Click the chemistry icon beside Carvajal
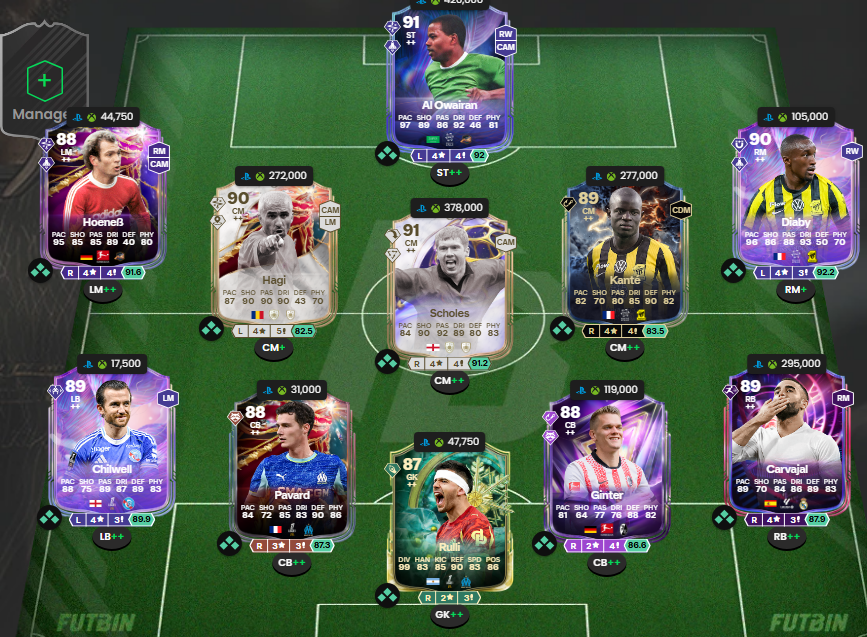Viewport: 867px width, 637px height. (724, 517)
